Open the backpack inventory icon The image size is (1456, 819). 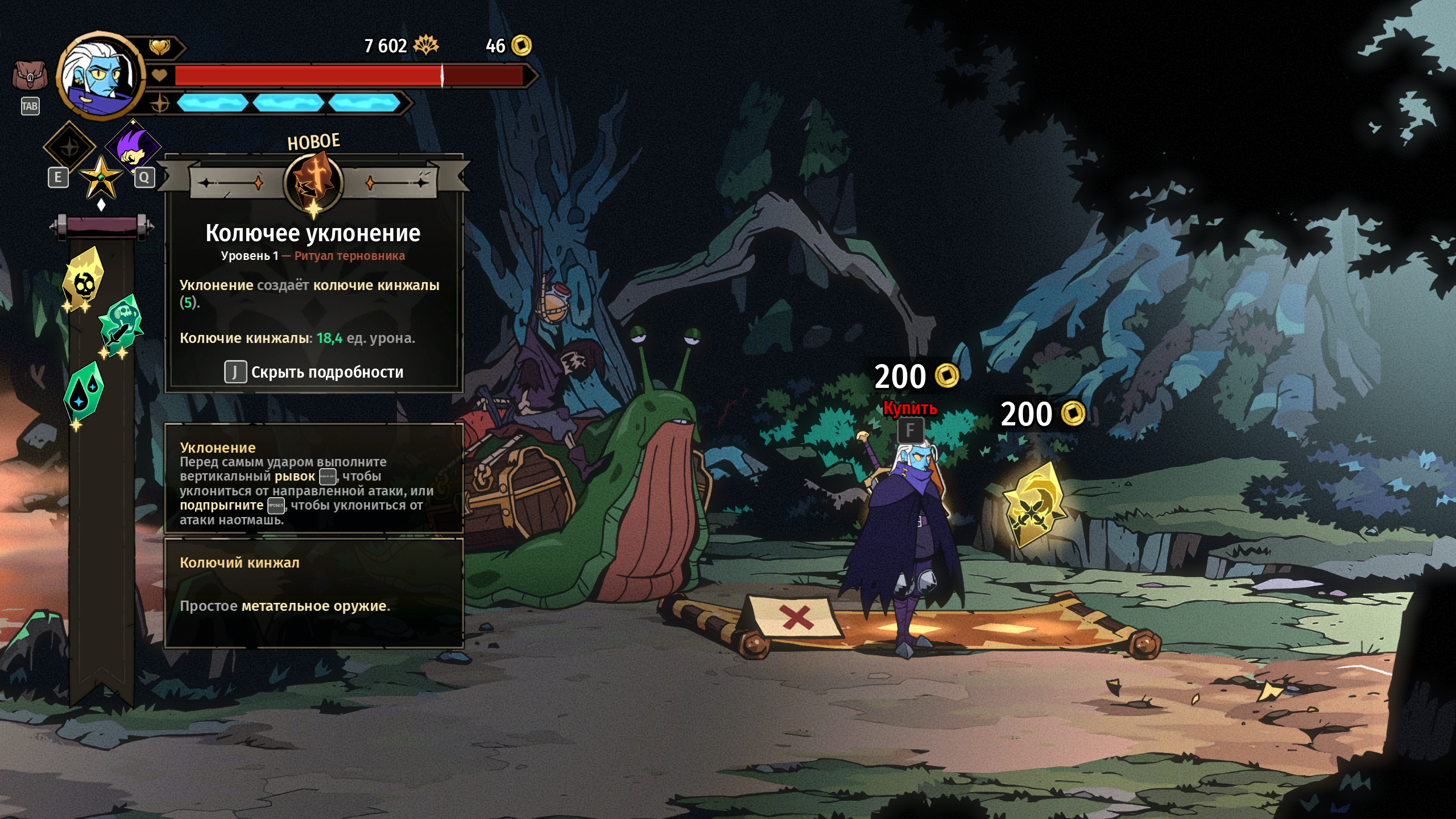pyautogui.click(x=30, y=76)
